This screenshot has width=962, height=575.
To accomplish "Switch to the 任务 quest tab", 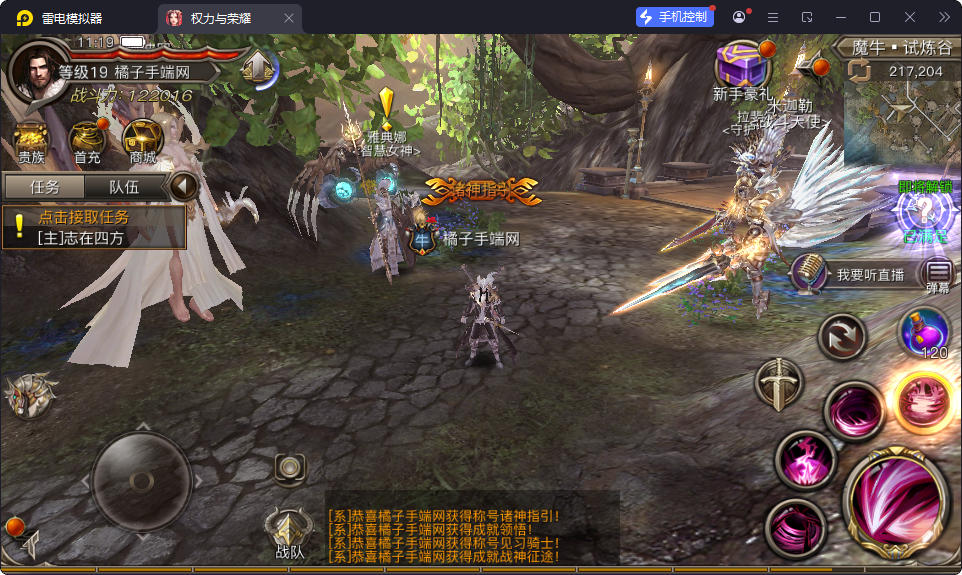I will 44,187.
